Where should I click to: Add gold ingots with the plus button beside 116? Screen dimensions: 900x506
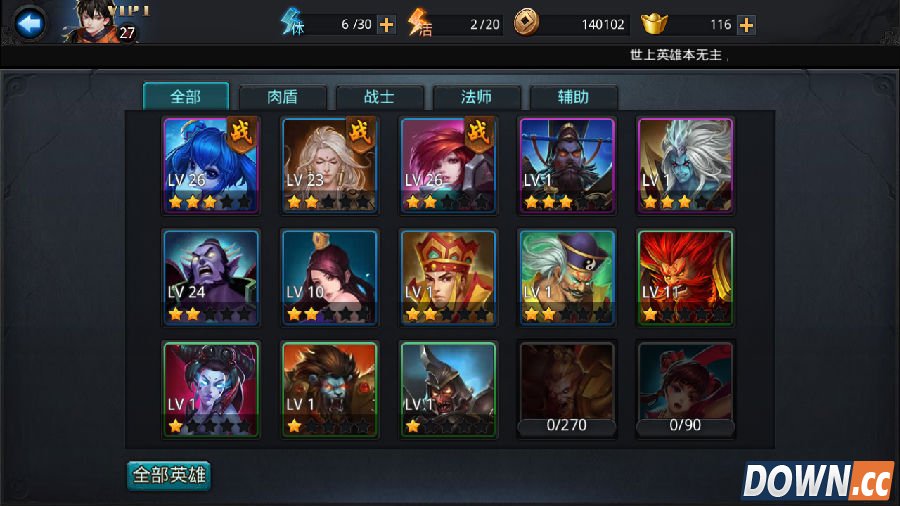click(746, 24)
